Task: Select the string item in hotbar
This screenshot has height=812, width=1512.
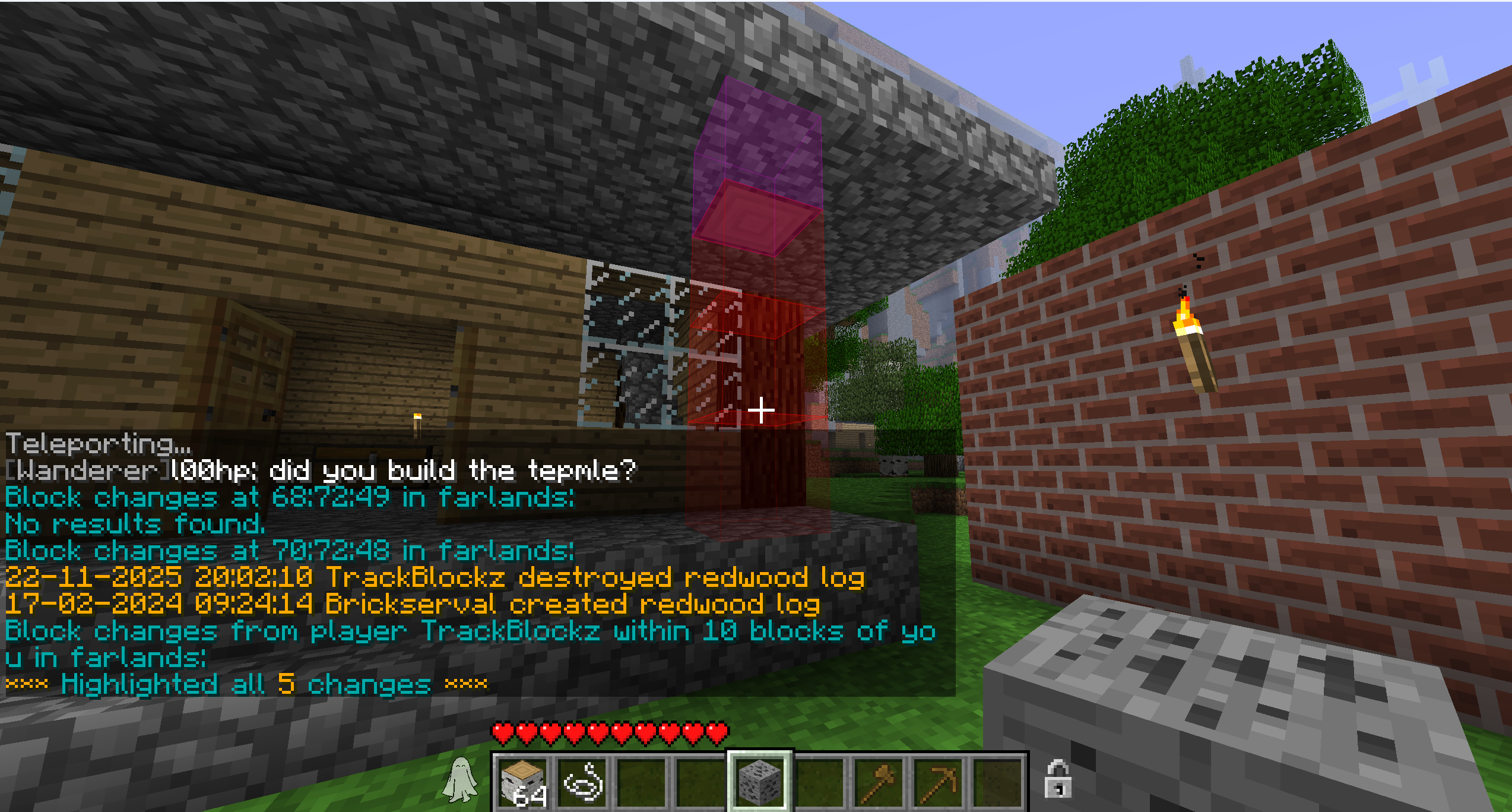Action: pos(583,781)
